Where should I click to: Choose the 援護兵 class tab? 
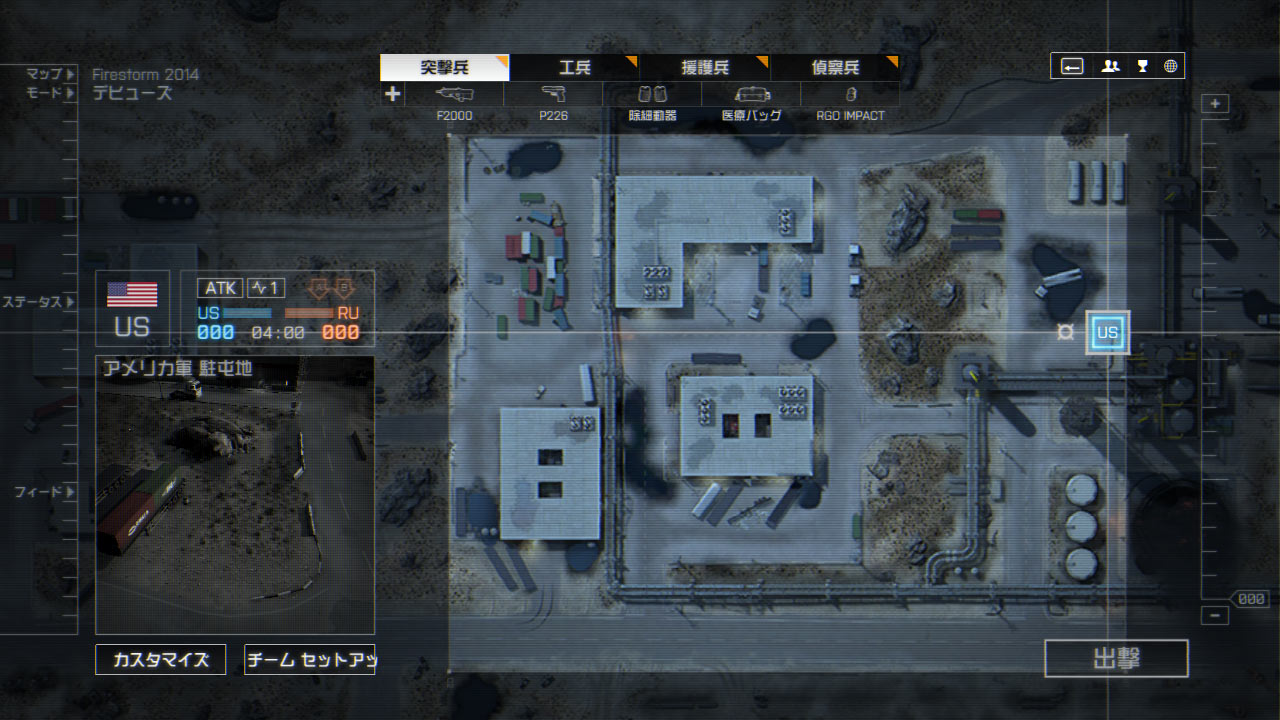704,68
